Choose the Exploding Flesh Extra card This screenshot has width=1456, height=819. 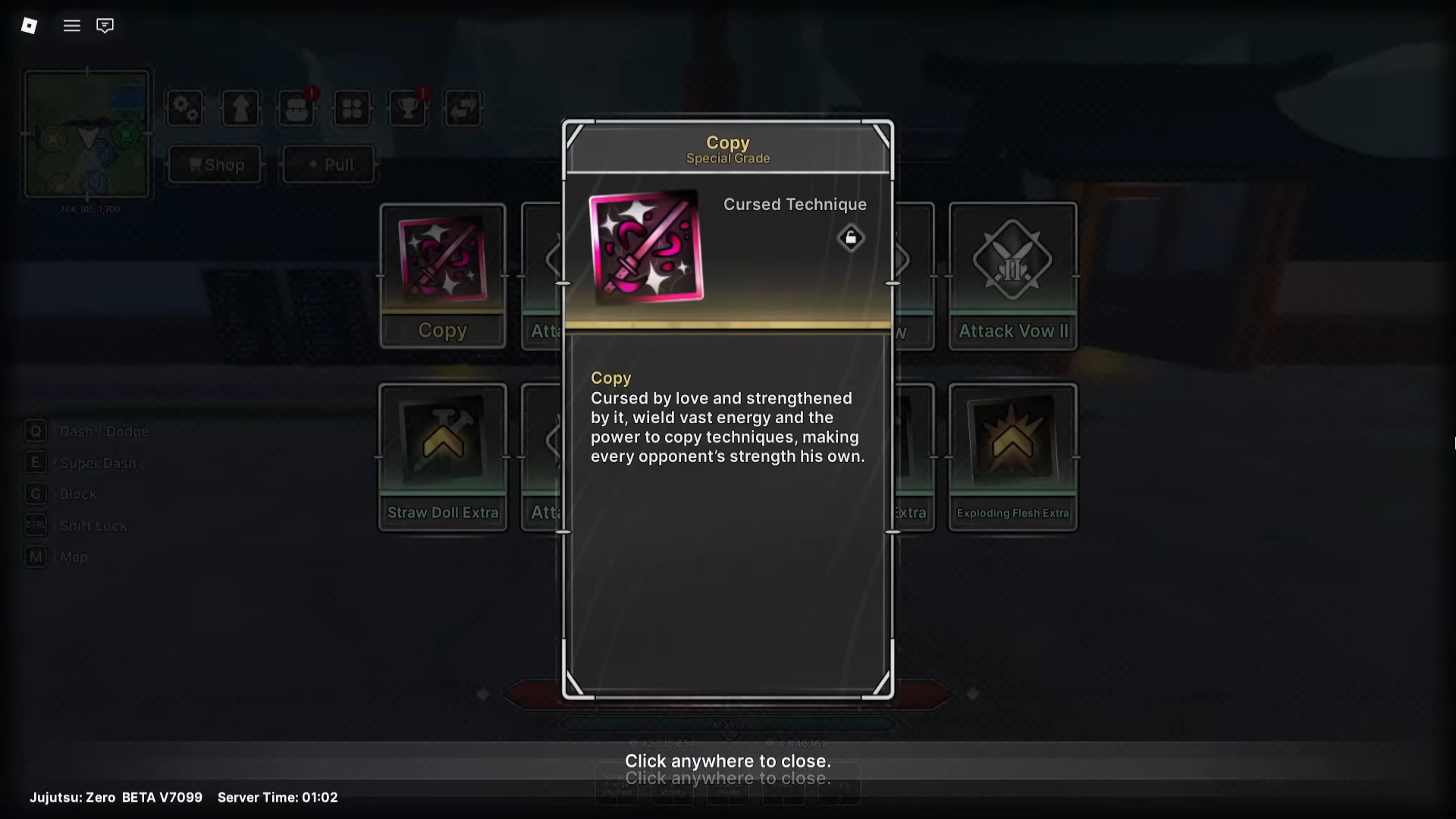(1012, 457)
